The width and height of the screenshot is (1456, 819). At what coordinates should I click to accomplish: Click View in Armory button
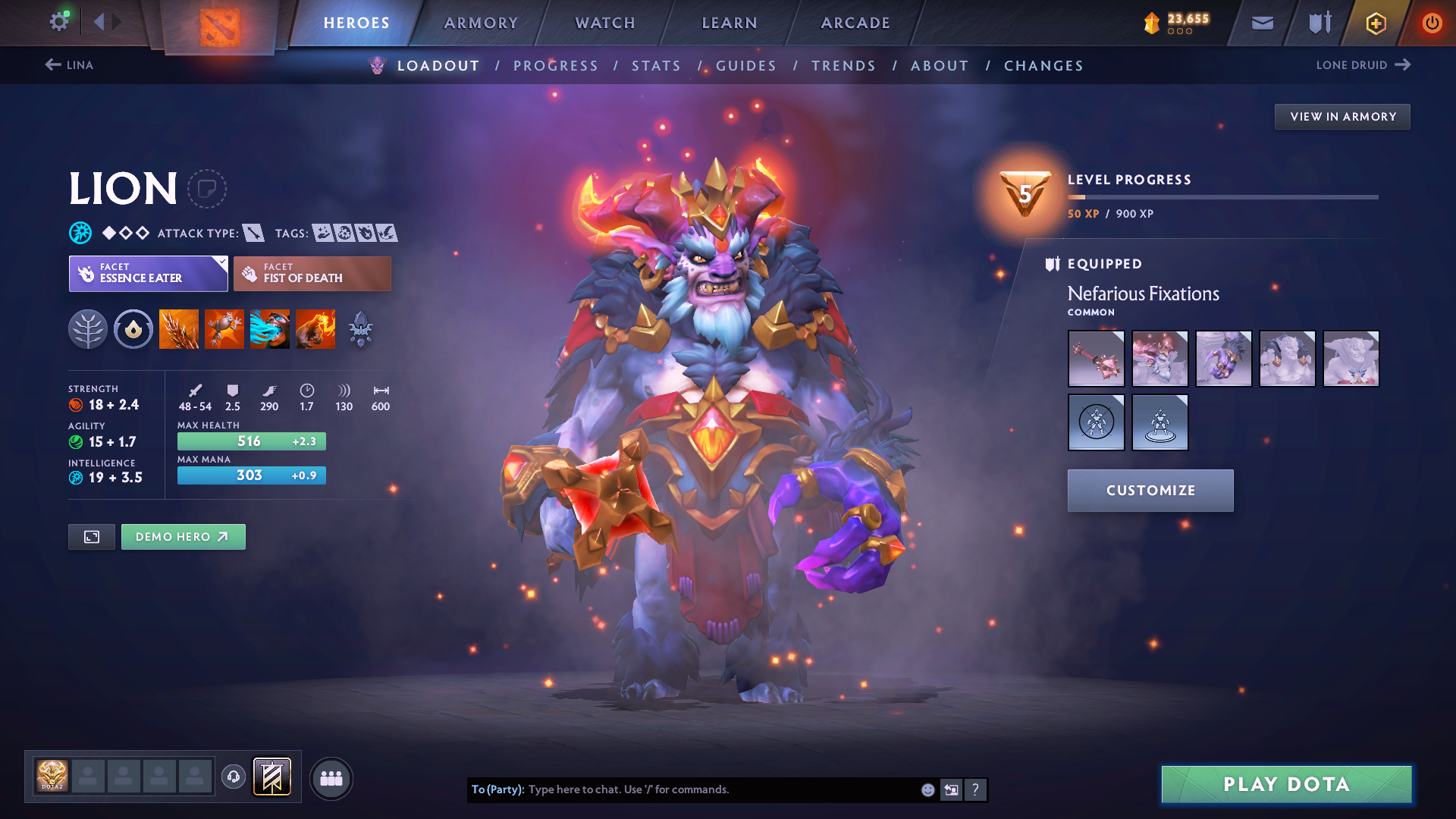(1342, 117)
